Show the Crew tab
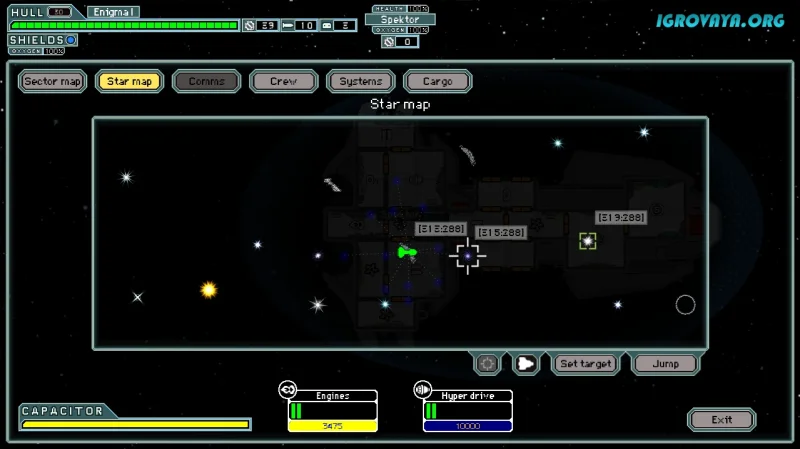This screenshot has height=449, width=800. click(284, 81)
